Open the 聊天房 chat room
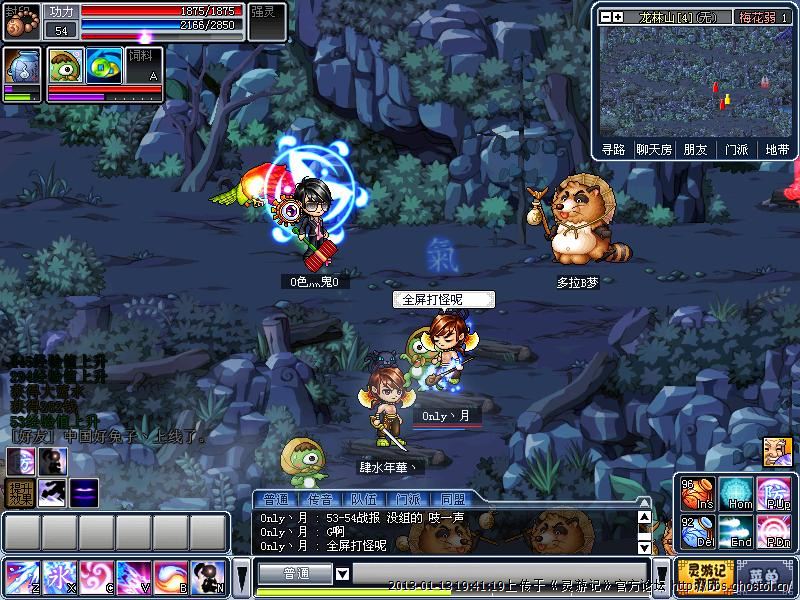 [x=654, y=149]
